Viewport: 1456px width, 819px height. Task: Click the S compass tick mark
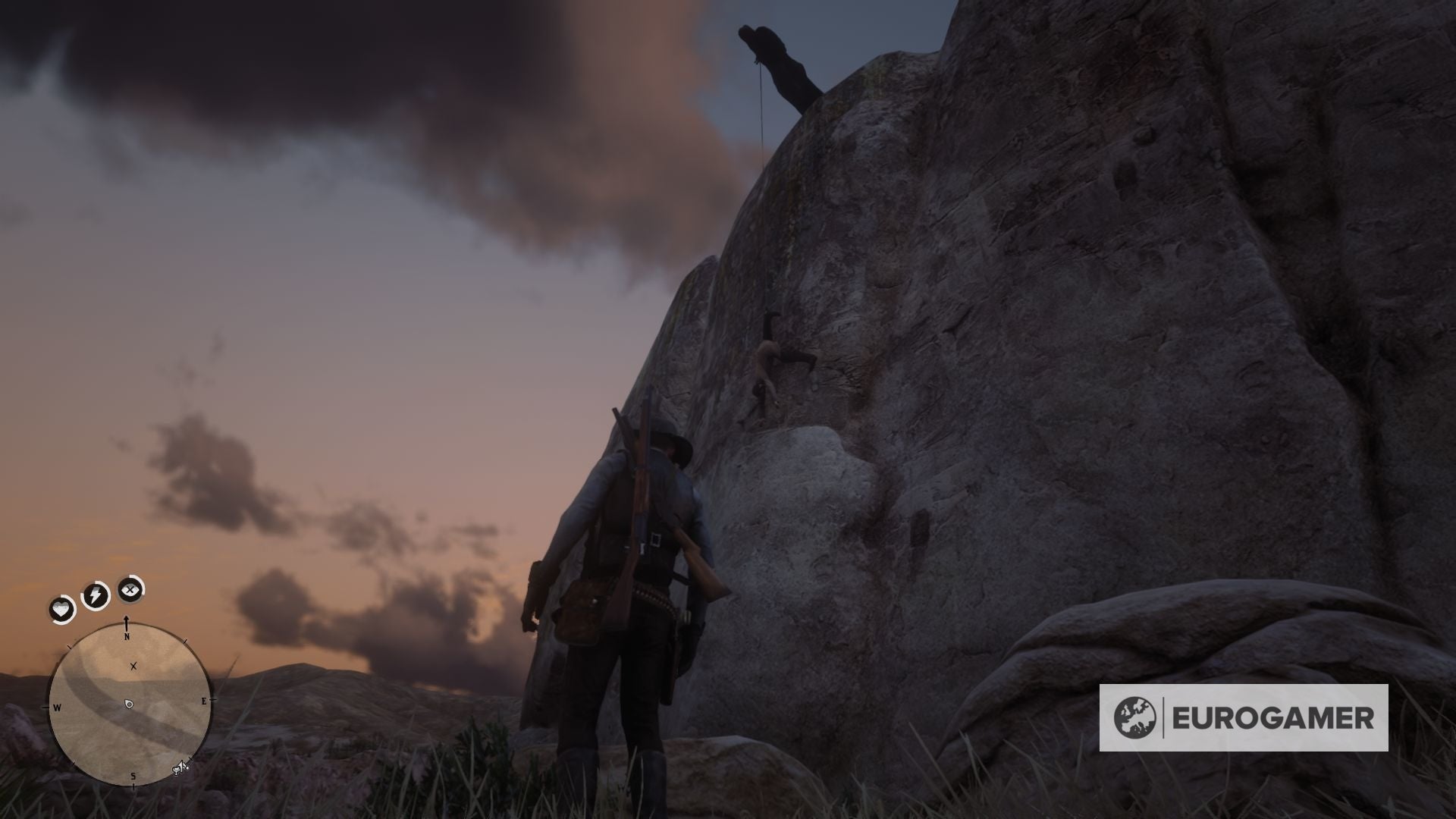click(133, 786)
